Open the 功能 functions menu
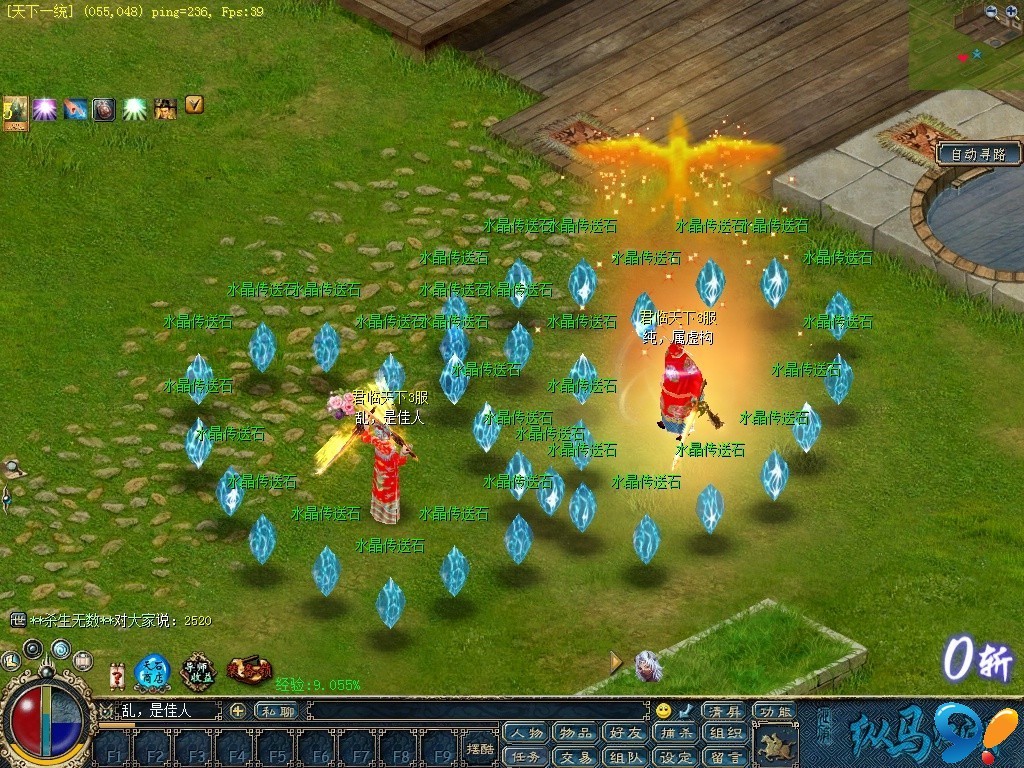Viewport: 1024px width, 768px height. [x=774, y=711]
